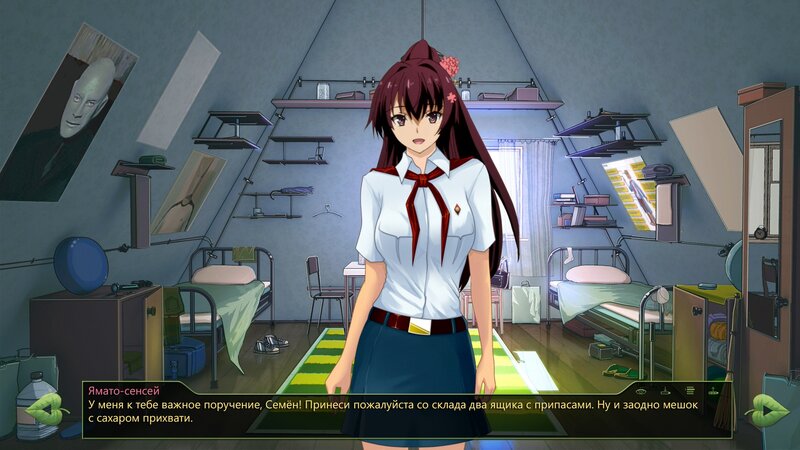800x450 pixels.
Task: Click the rightmost green dialogue-box icon
Action: (x=713, y=390)
